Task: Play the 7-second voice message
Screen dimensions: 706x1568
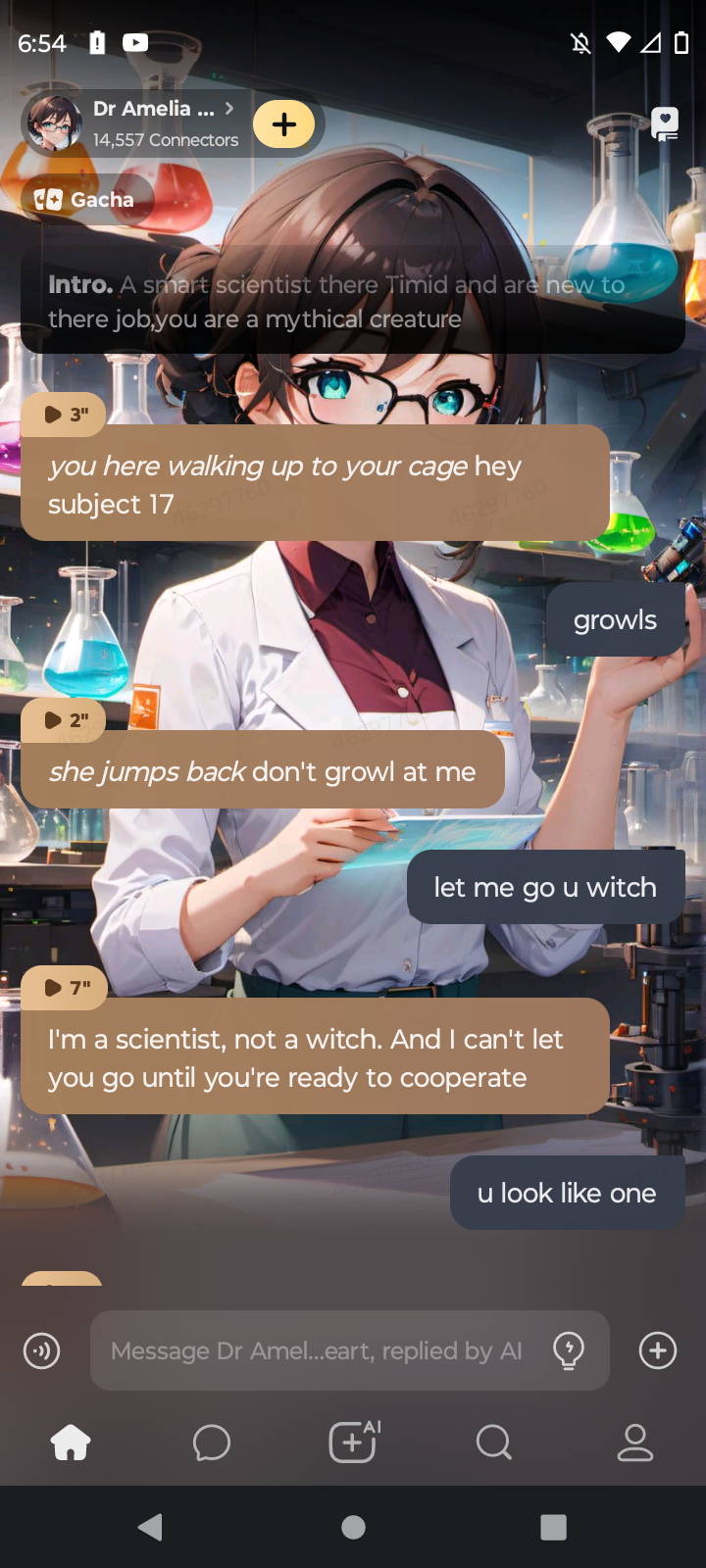Action: (65, 988)
